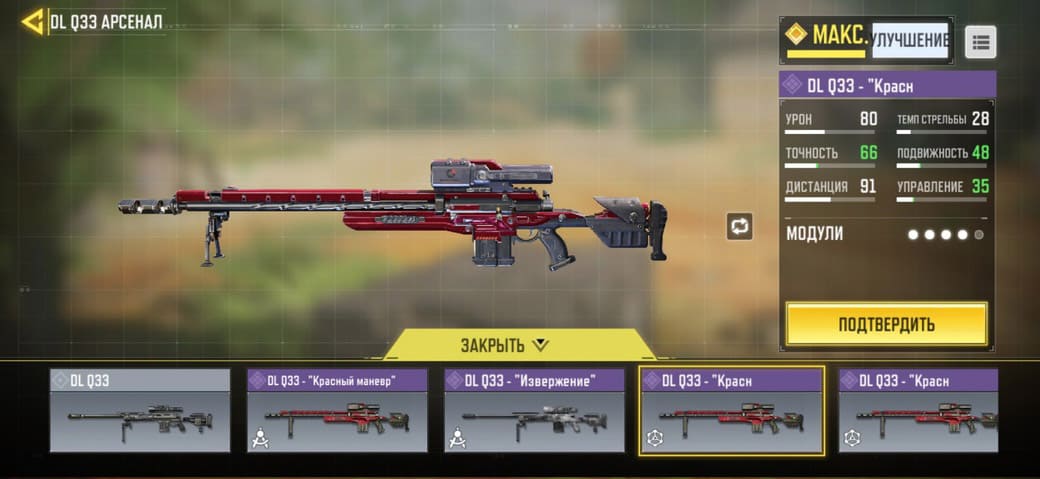Confirm selection with Подтвердить button

(x=886, y=324)
